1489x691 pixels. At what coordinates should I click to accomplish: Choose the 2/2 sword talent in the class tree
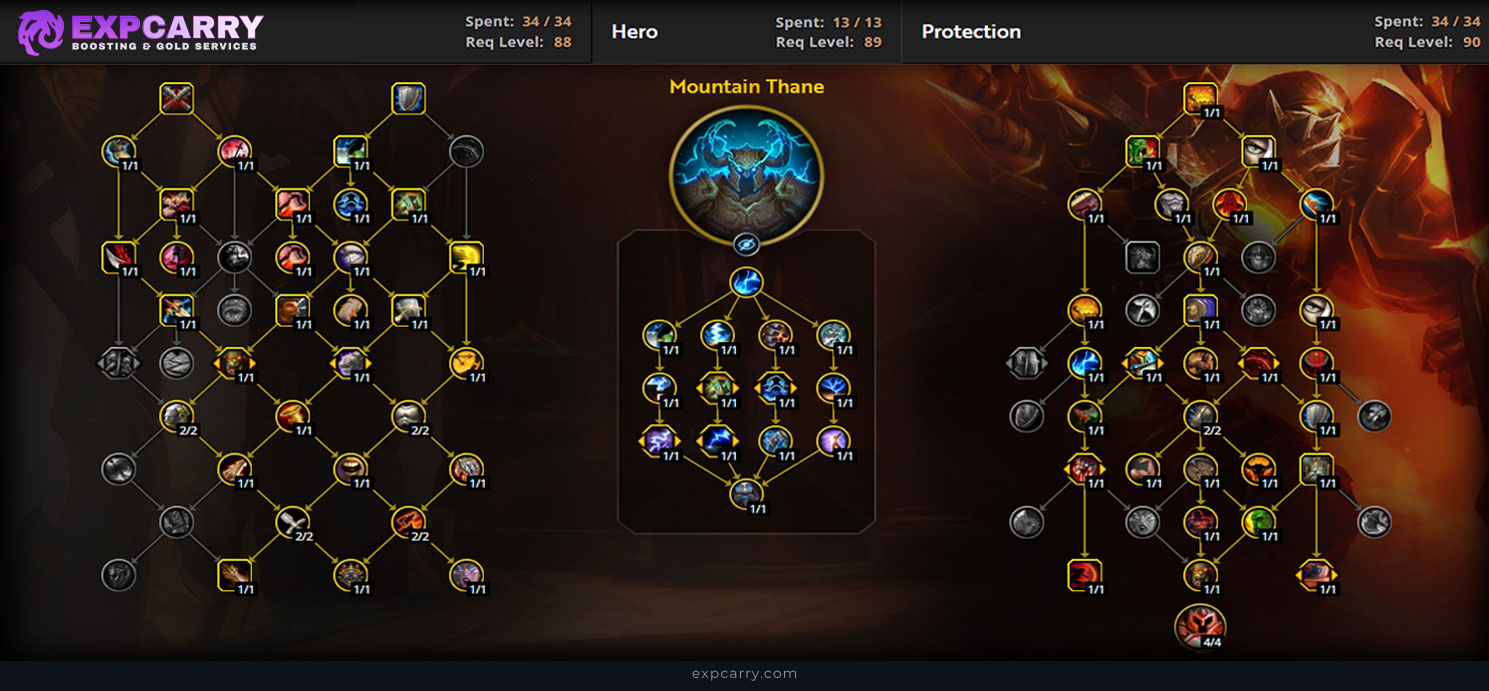pyautogui.click(x=292, y=520)
